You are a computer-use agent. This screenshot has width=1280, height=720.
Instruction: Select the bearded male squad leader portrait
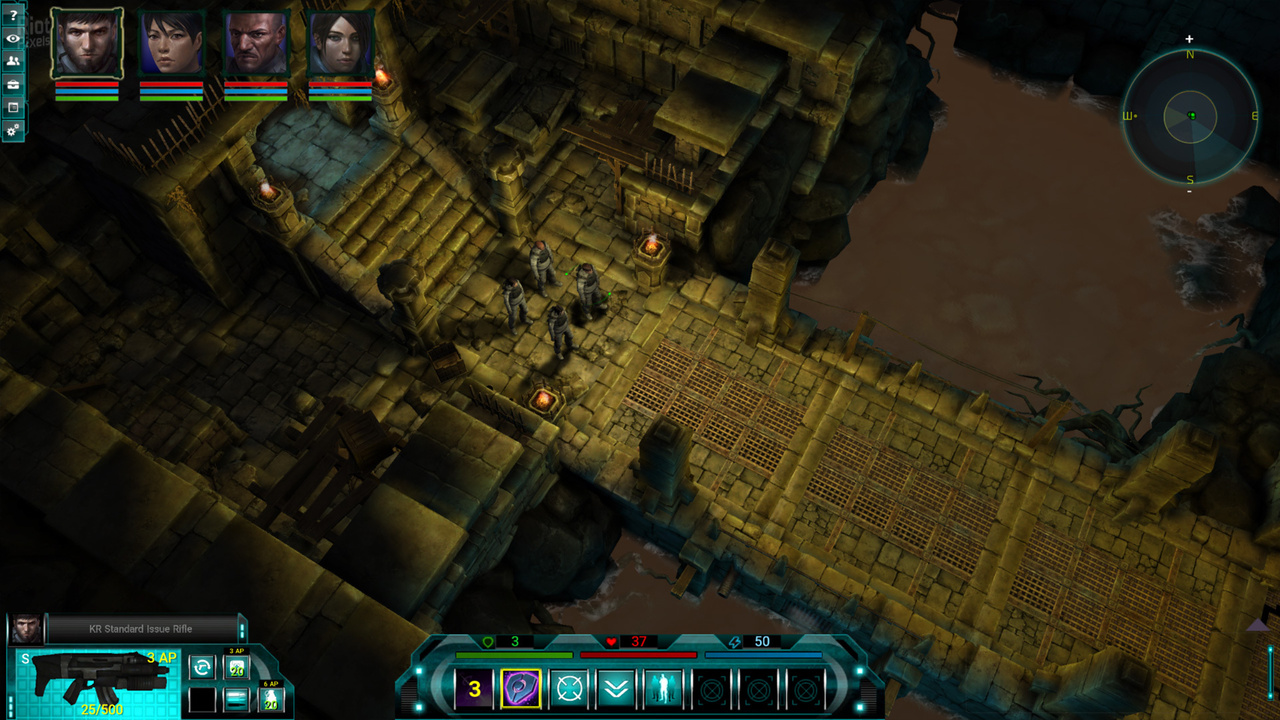pyautogui.click(x=87, y=43)
